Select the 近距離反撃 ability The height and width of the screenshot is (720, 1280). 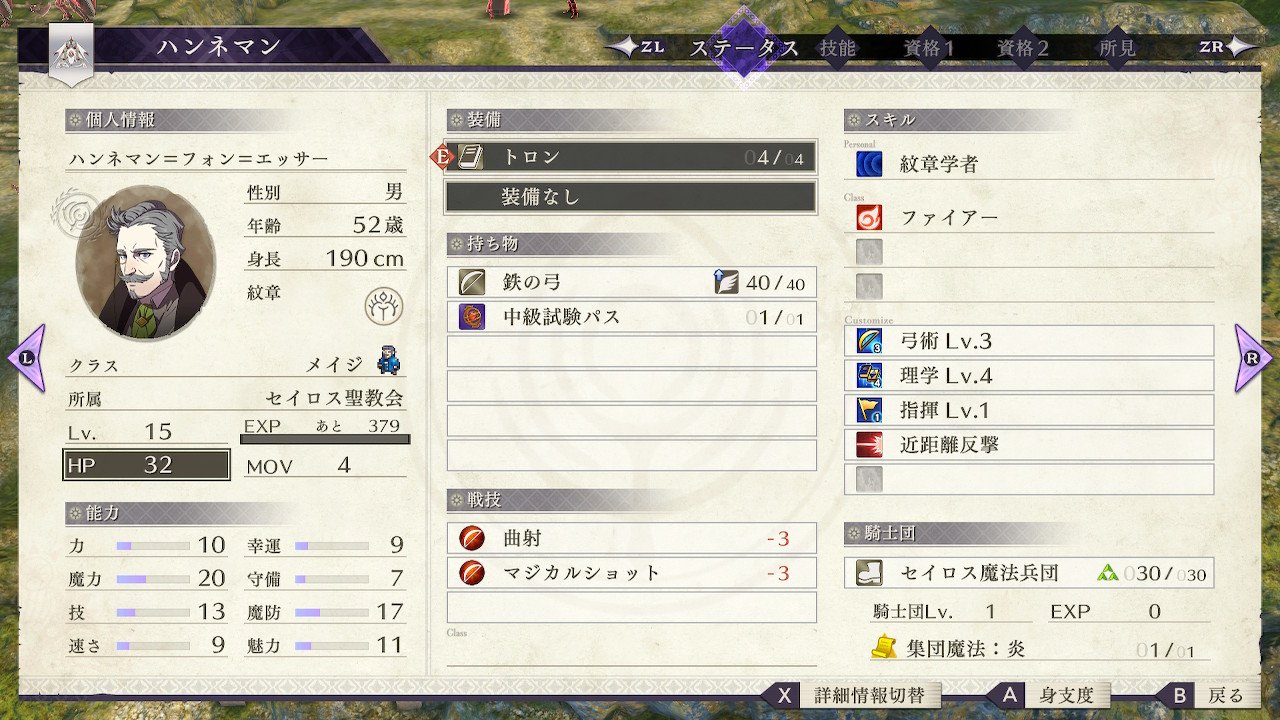point(1030,444)
